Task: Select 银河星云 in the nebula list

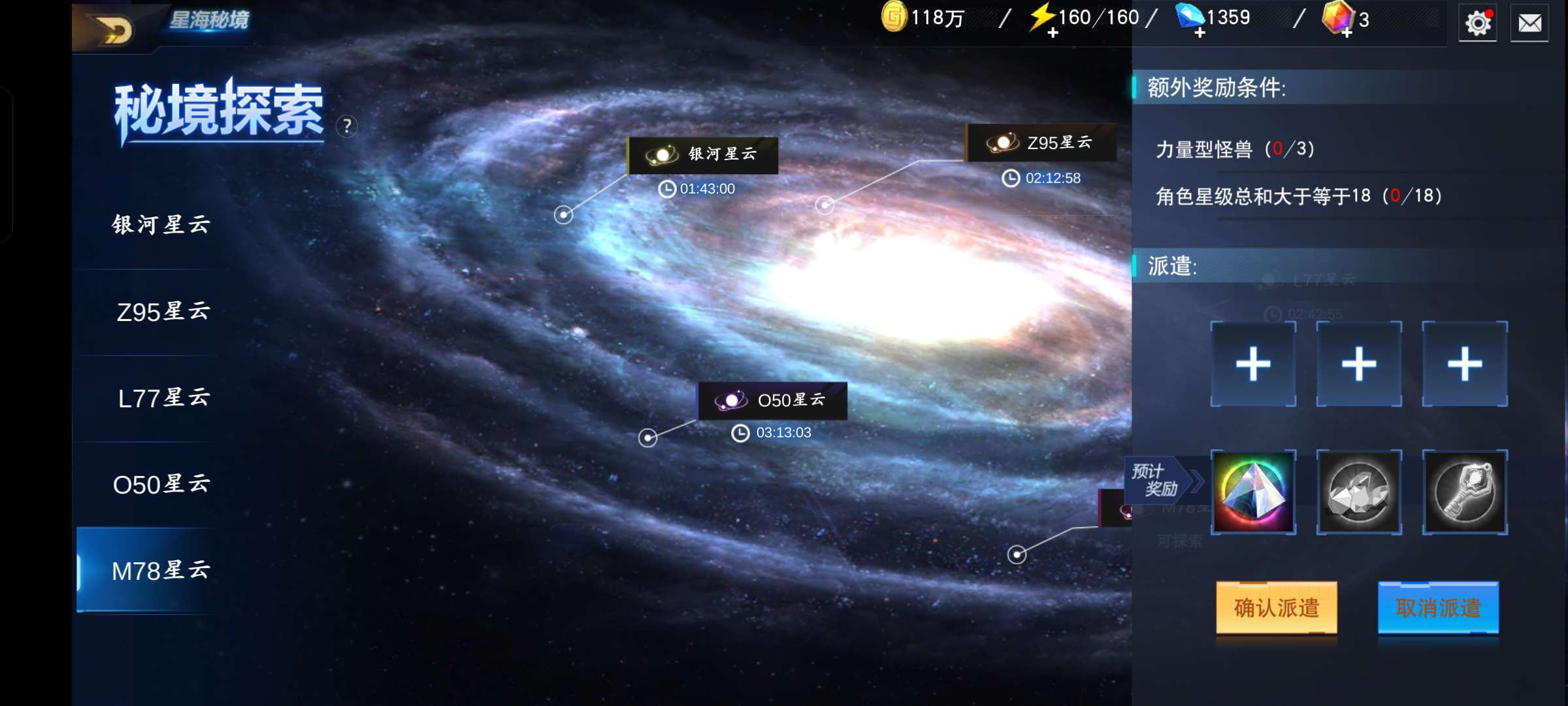Action: pos(161,225)
